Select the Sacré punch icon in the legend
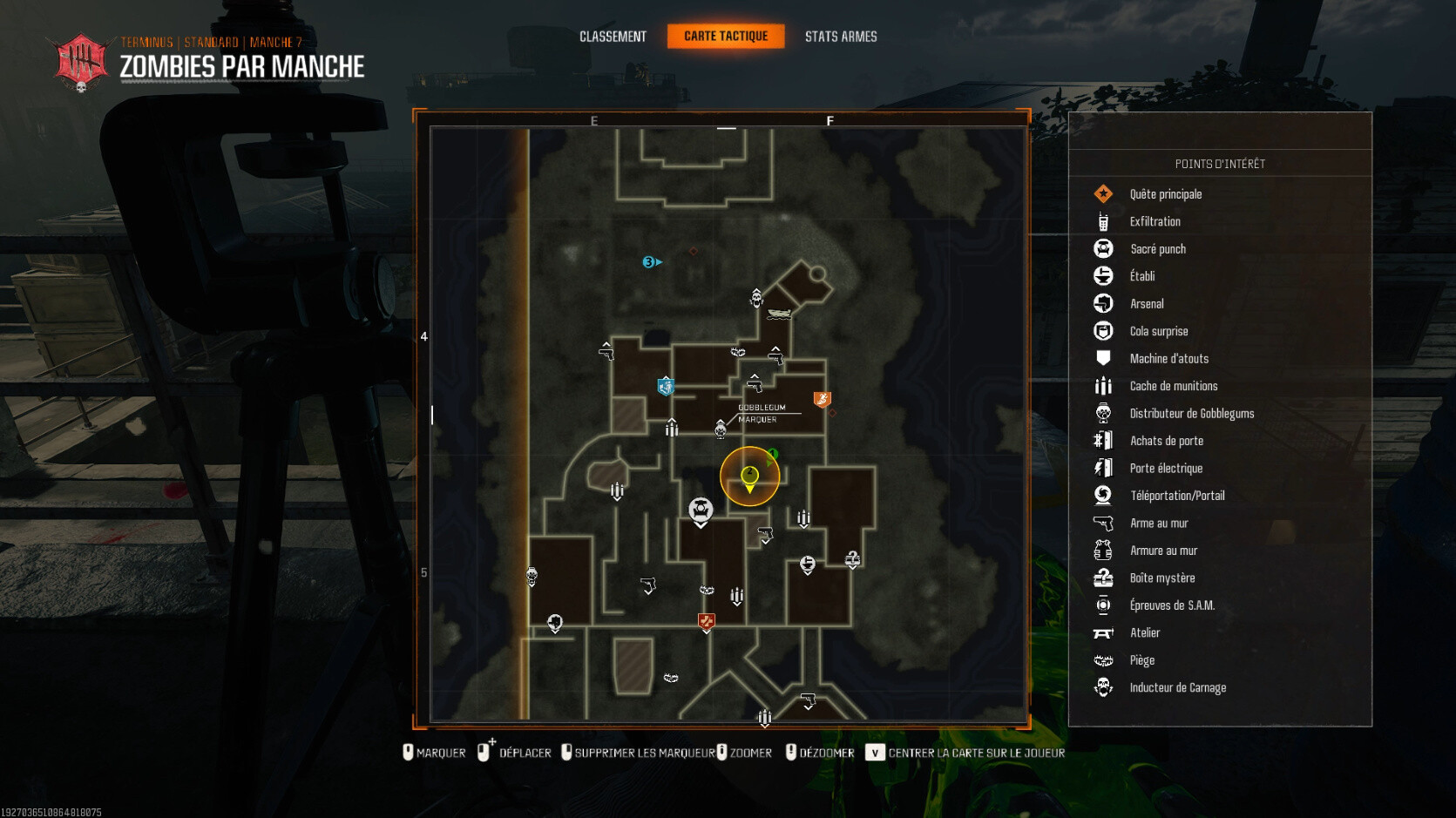1456x818 pixels. click(1104, 248)
